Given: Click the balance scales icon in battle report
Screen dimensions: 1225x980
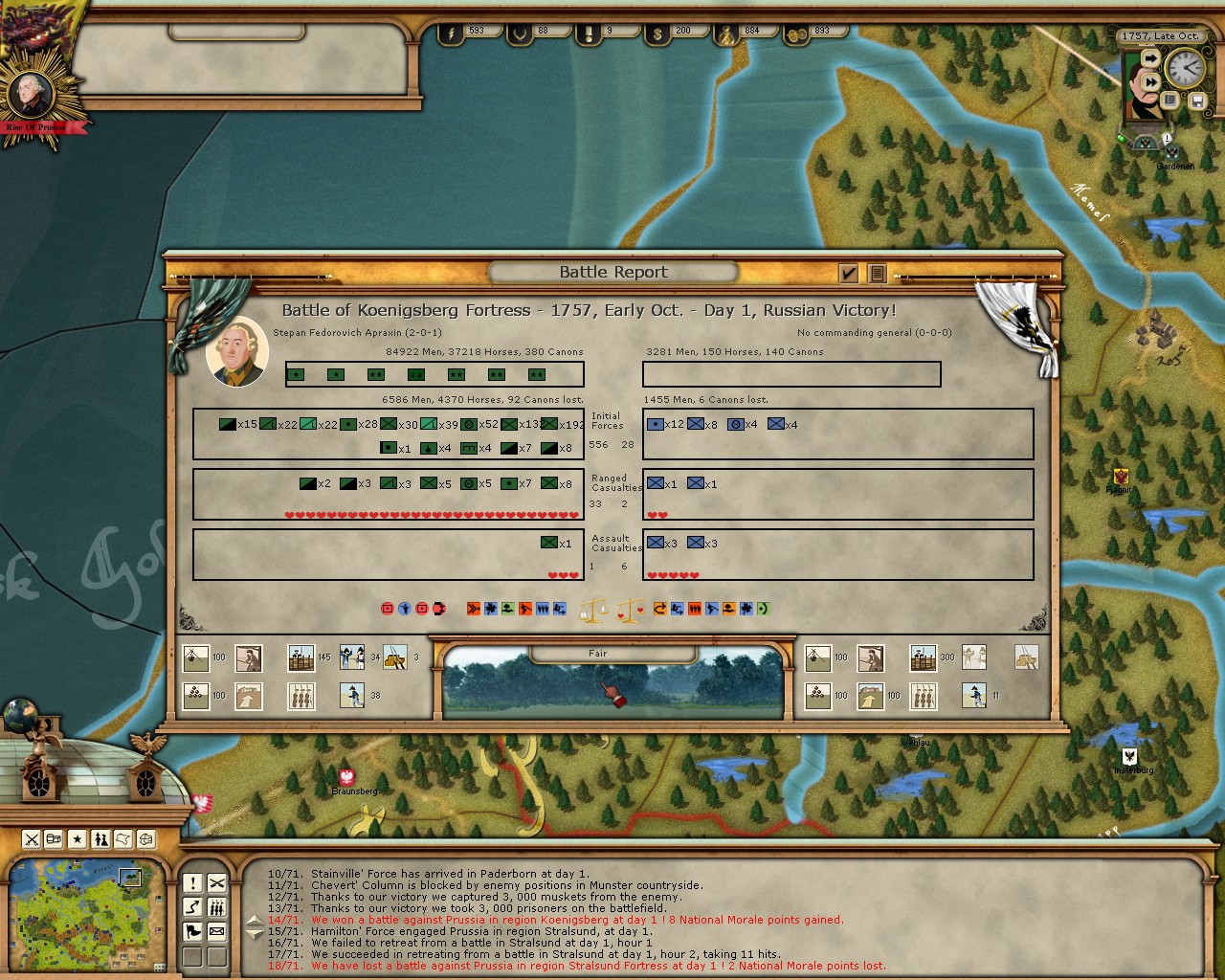Looking at the screenshot, I should [x=594, y=609].
